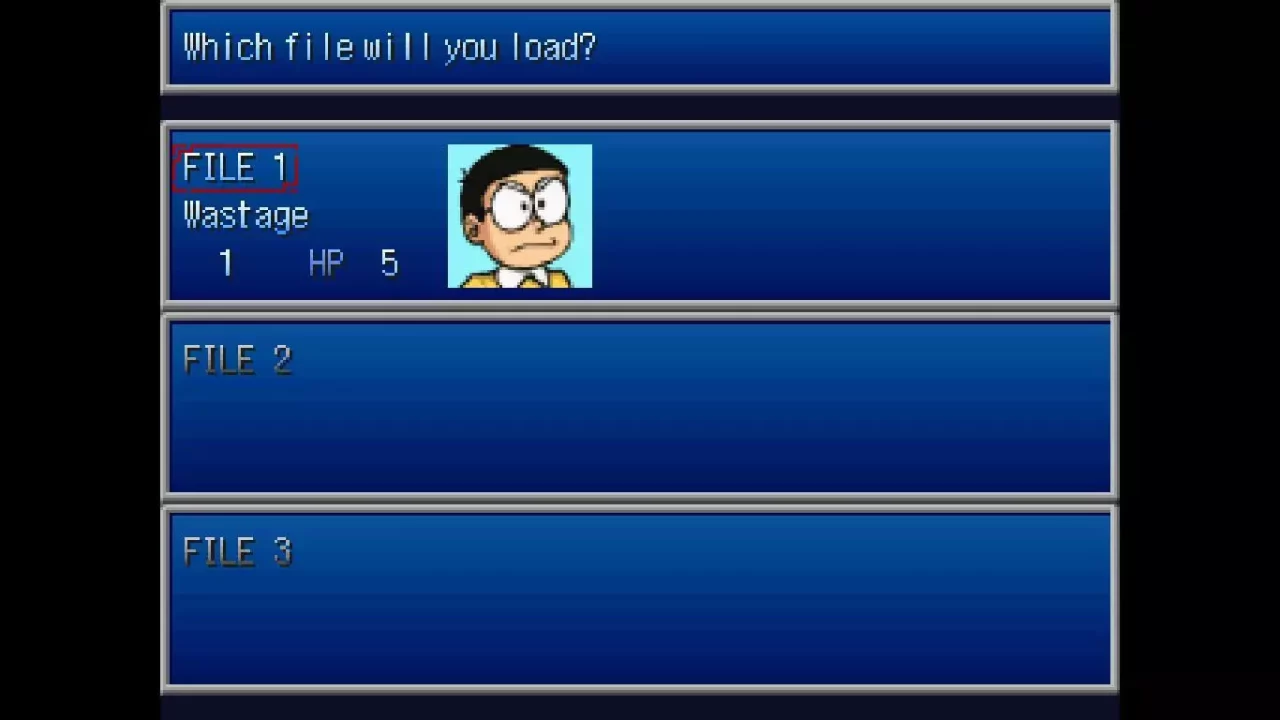Click the text Which file will you load

pos(389,47)
